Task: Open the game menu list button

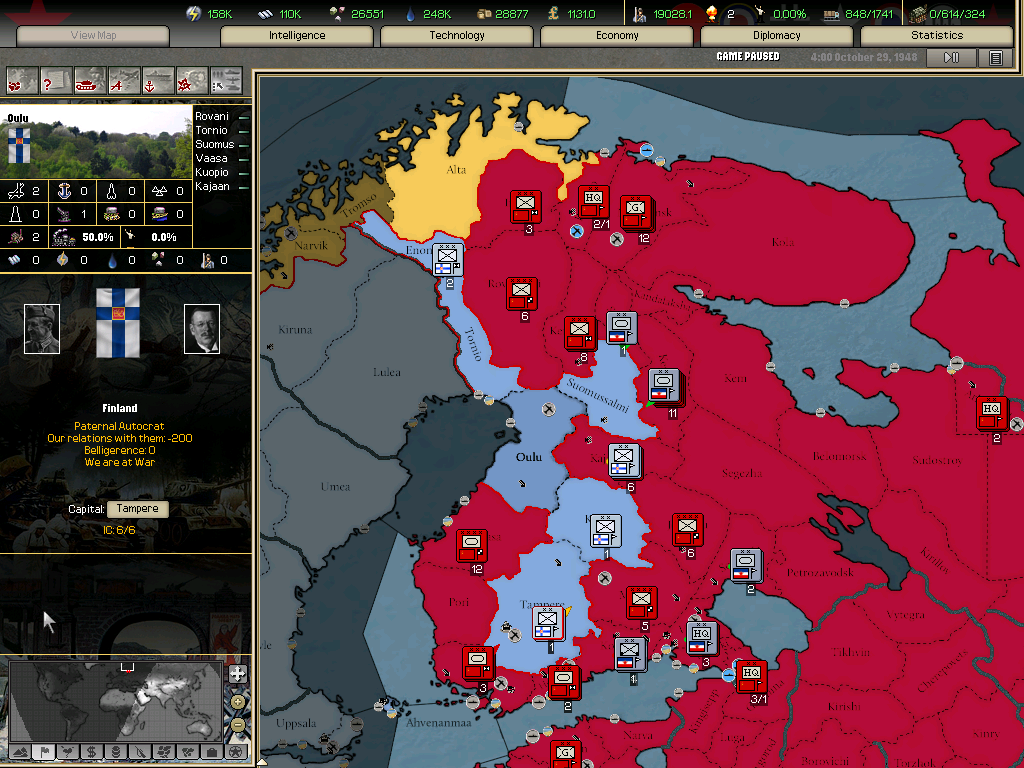Action: click(995, 58)
